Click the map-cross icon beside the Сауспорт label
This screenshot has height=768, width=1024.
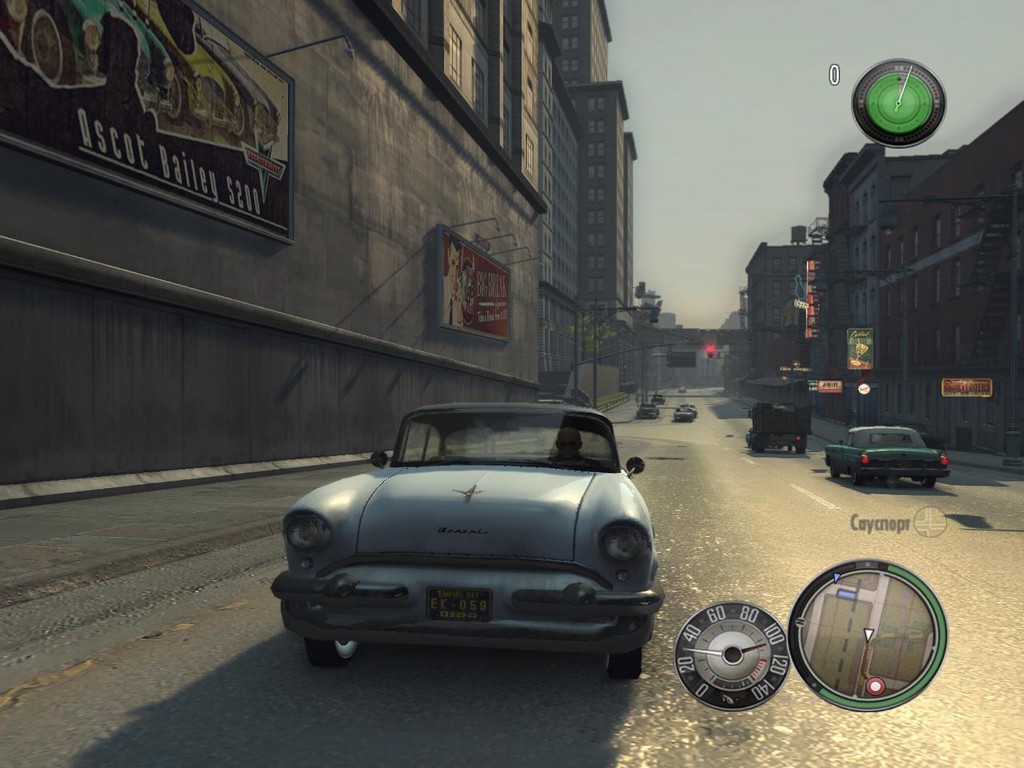point(929,521)
